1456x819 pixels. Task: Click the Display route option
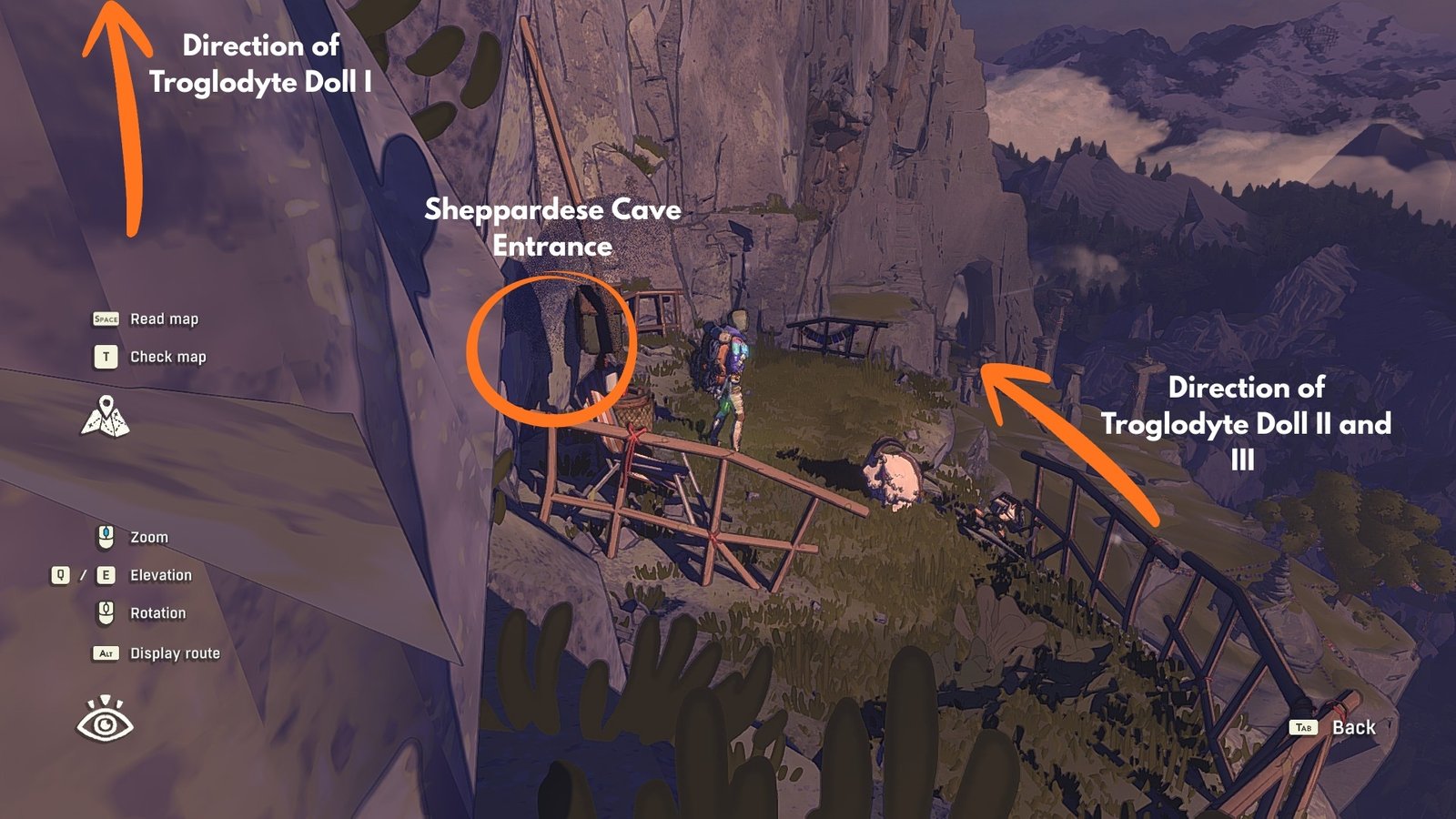[174, 653]
